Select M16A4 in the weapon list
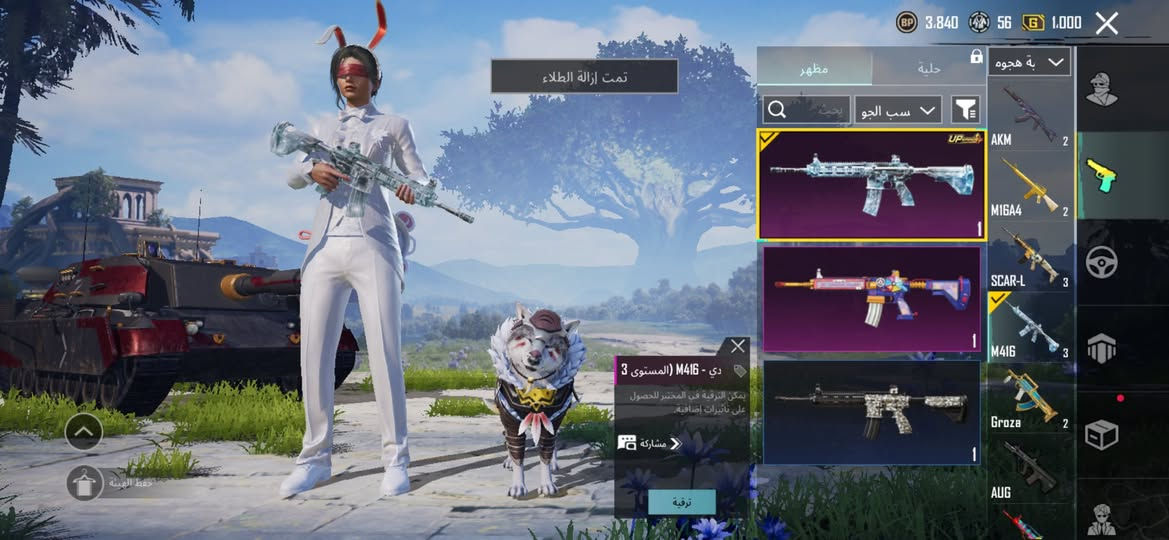Image resolution: width=1169 pixels, height=540 pixels. pos(1030,187)
